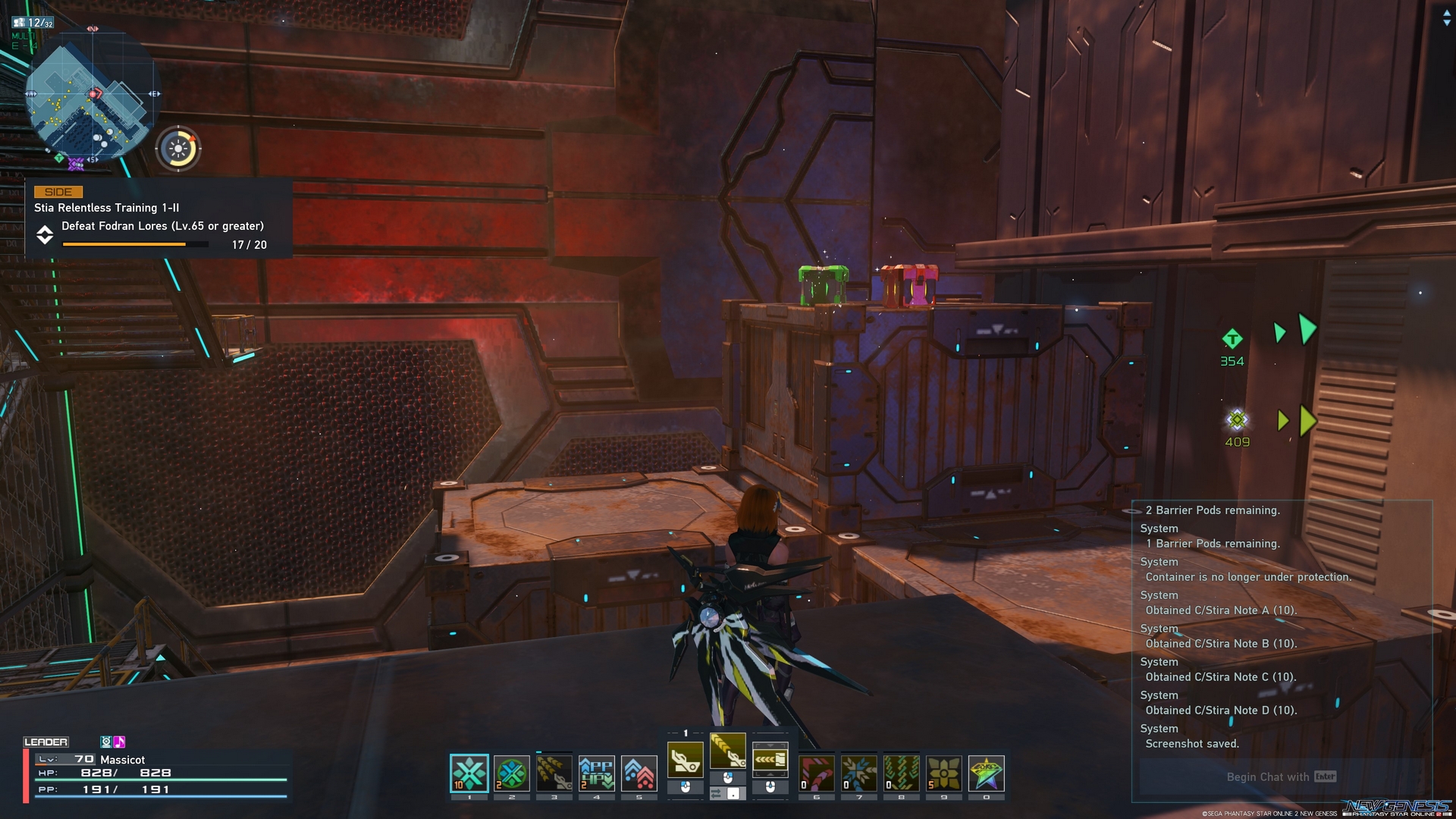Toggle the cyan speaker icon beside the music note
Viewport: 1456px width, 819px height.
(x=106, y=742)
